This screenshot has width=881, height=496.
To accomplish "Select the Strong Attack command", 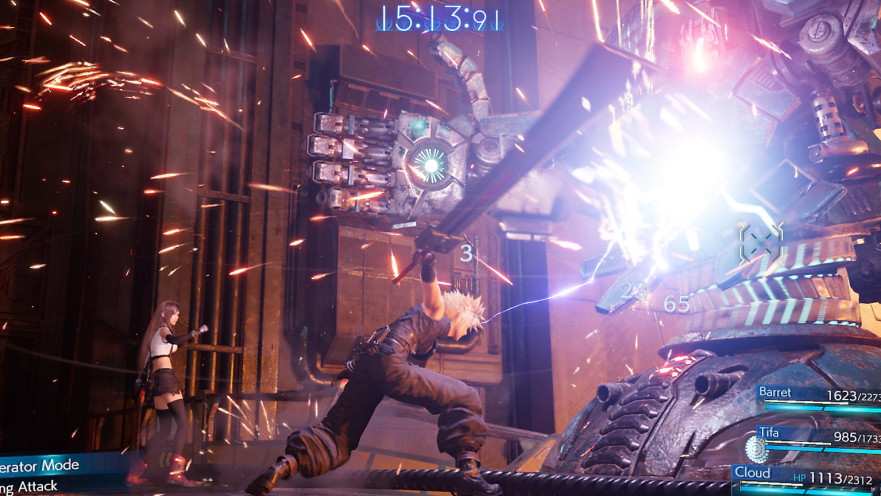I will pos(35,486).
